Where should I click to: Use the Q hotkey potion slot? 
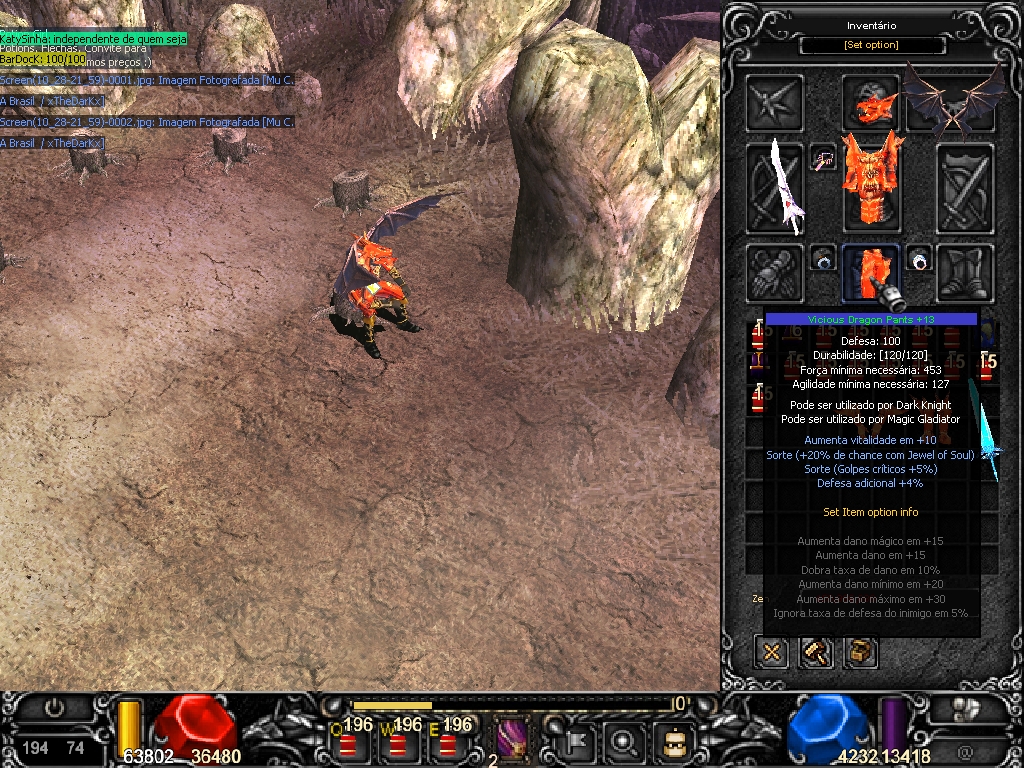[x=349, y=741]
